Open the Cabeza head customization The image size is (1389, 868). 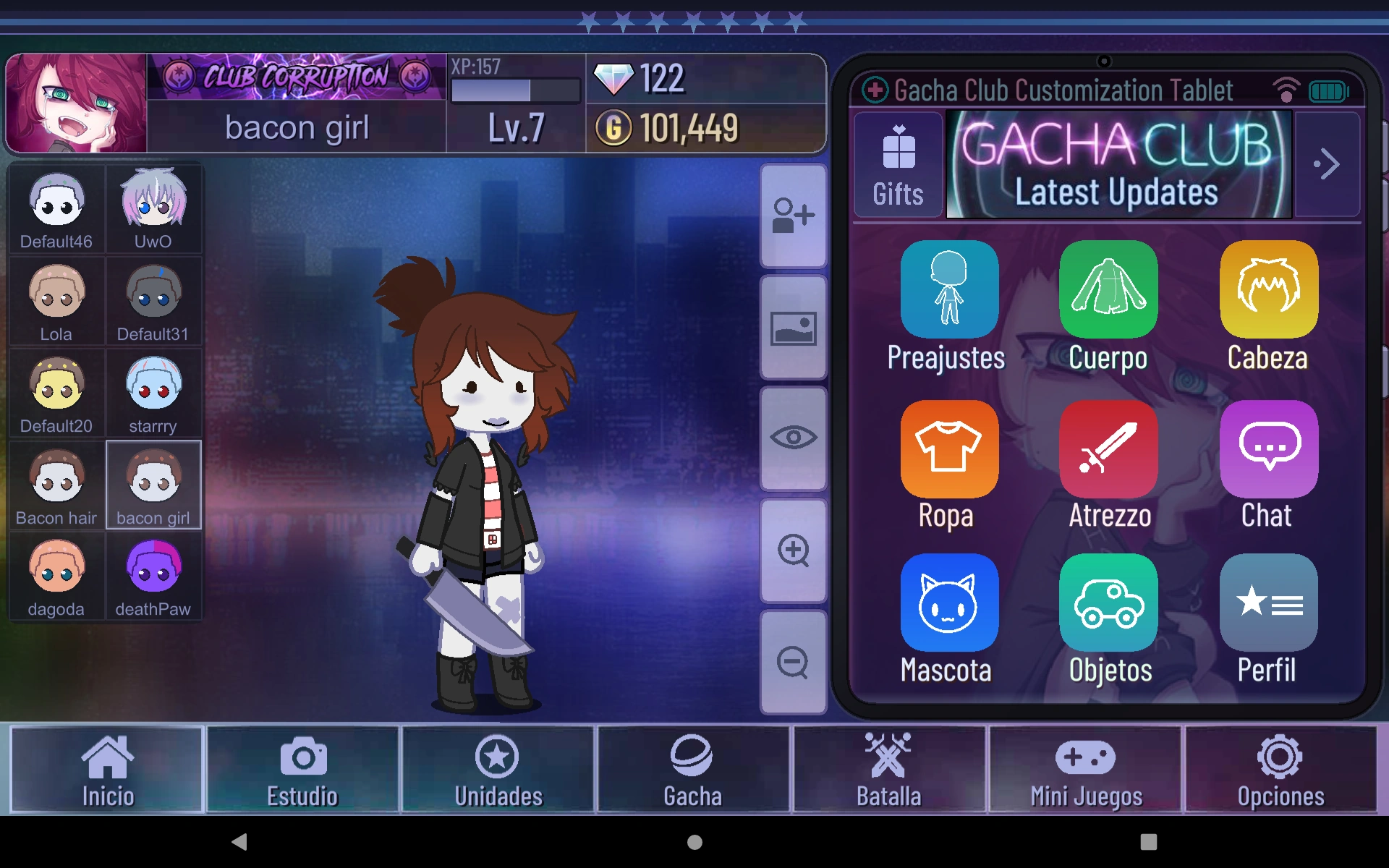(1267, 289)
